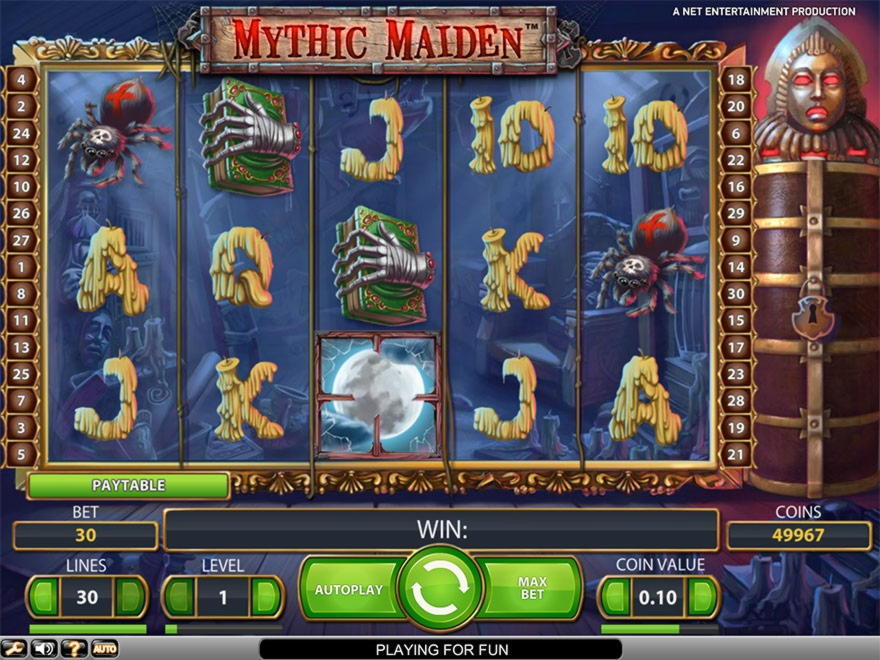
Task: Increase the number of Lines
Action: click(x=131, y=597)
